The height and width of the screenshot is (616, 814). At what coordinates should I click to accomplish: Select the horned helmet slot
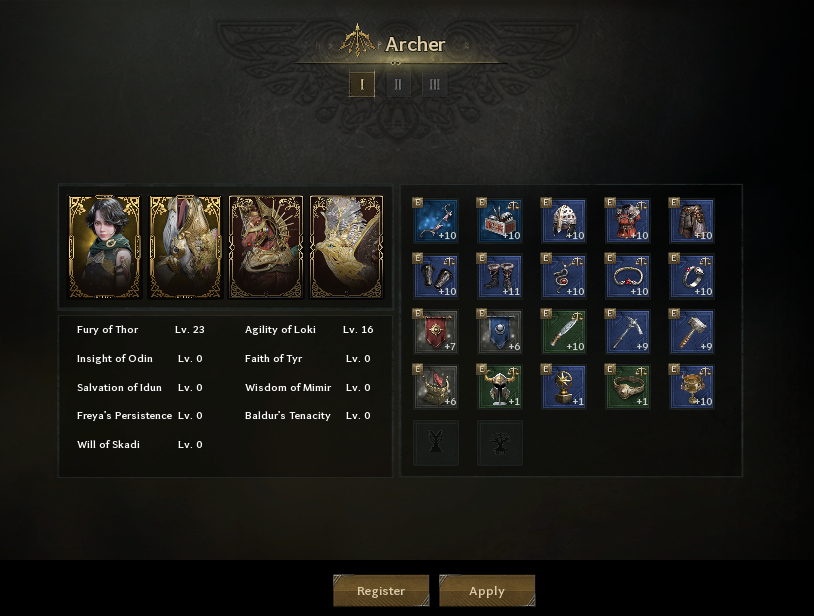click(500, 387)
